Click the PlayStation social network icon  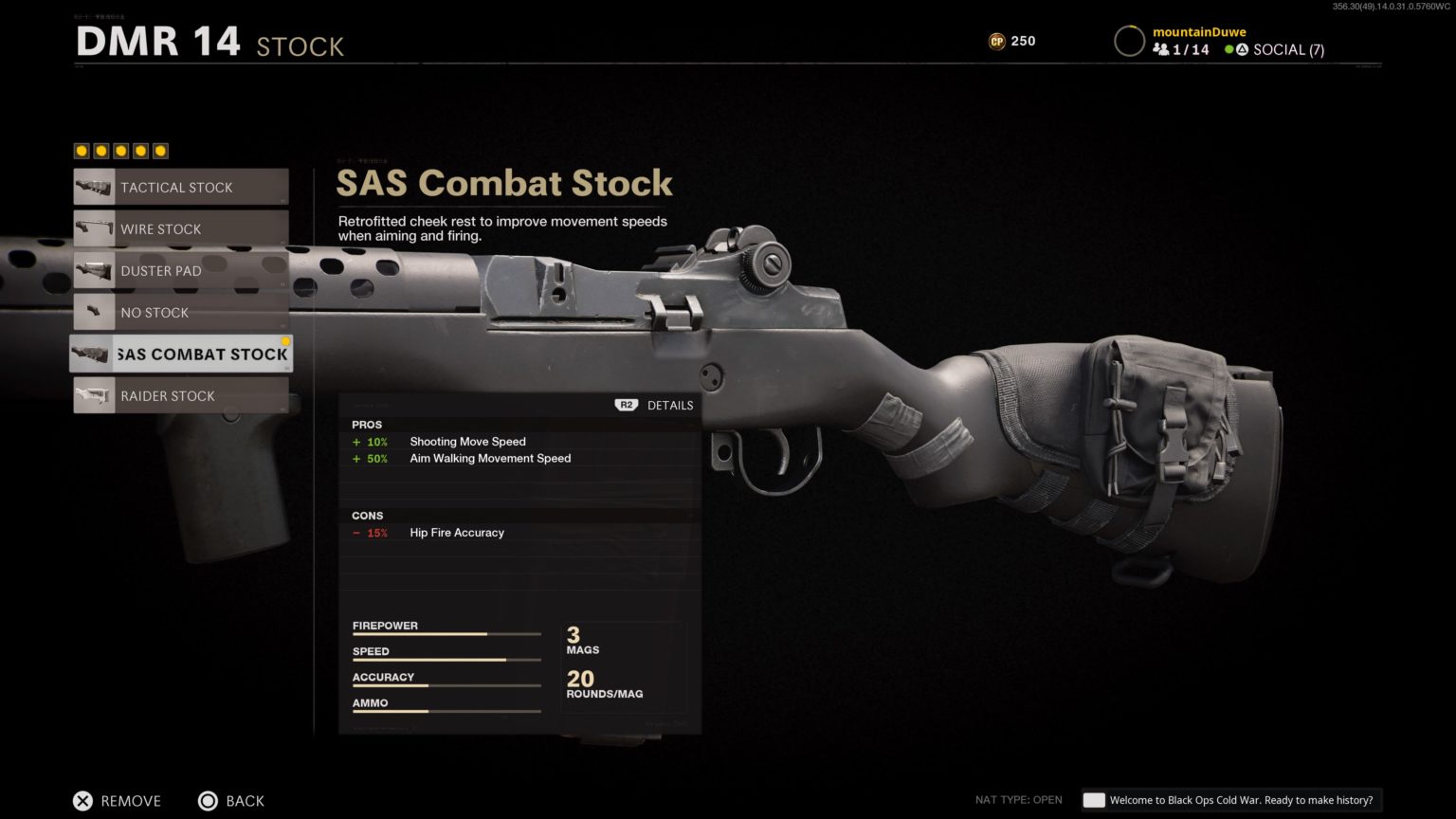coord(1241,49)
